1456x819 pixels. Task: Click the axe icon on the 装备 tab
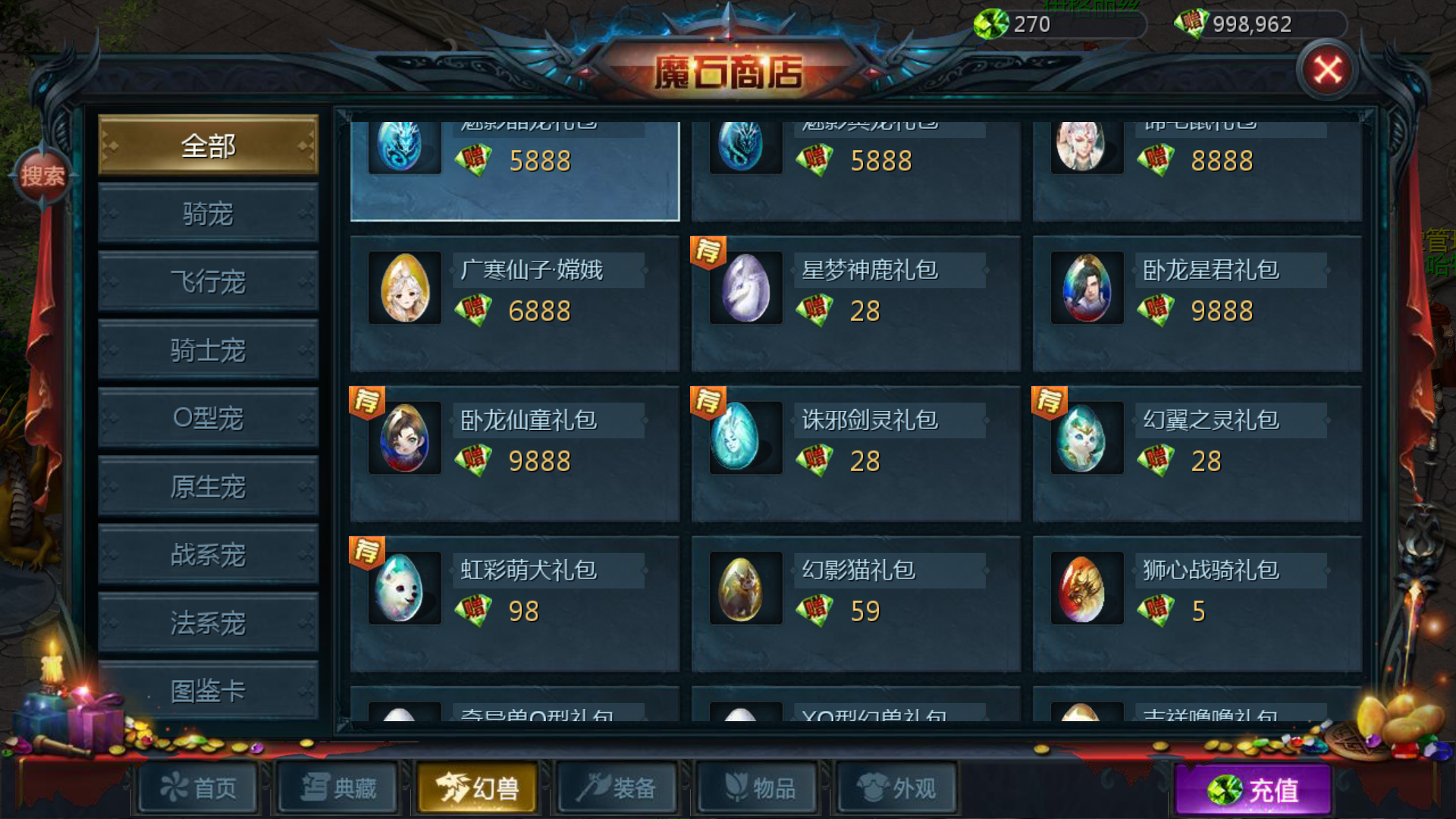(596, 789)
